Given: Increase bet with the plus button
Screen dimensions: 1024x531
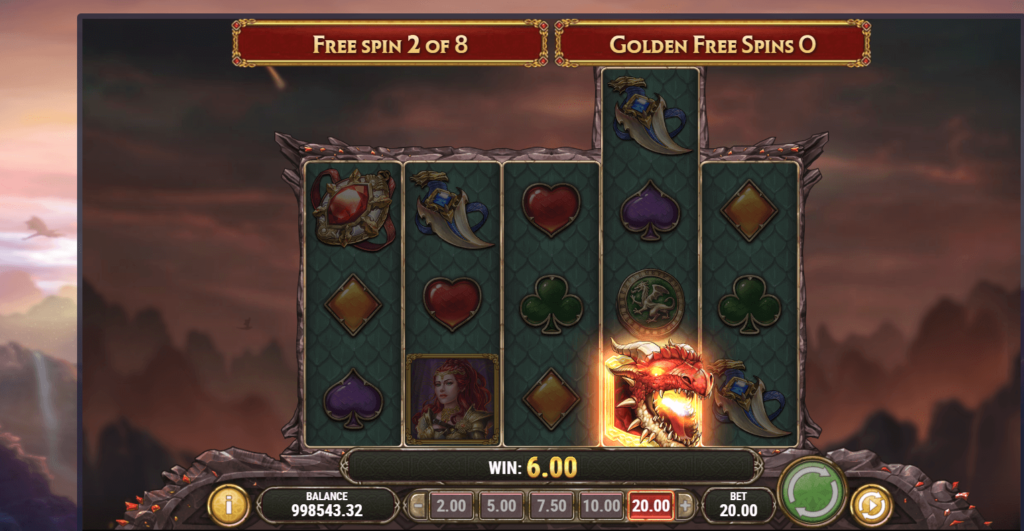Looking at the screenshot, I should [685, 506].
